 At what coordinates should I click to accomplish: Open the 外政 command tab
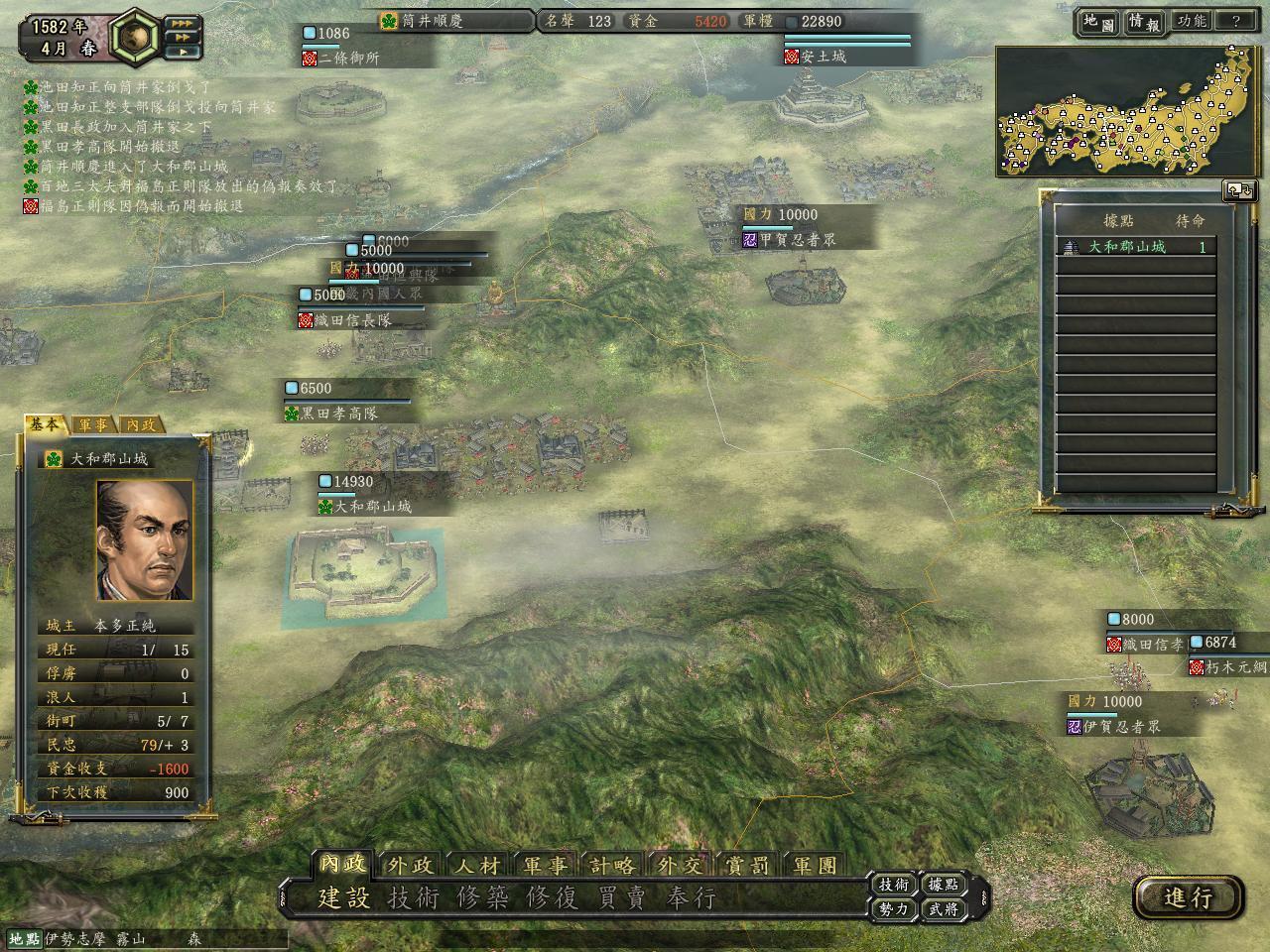pyautogui.click(x=409, y=865)
